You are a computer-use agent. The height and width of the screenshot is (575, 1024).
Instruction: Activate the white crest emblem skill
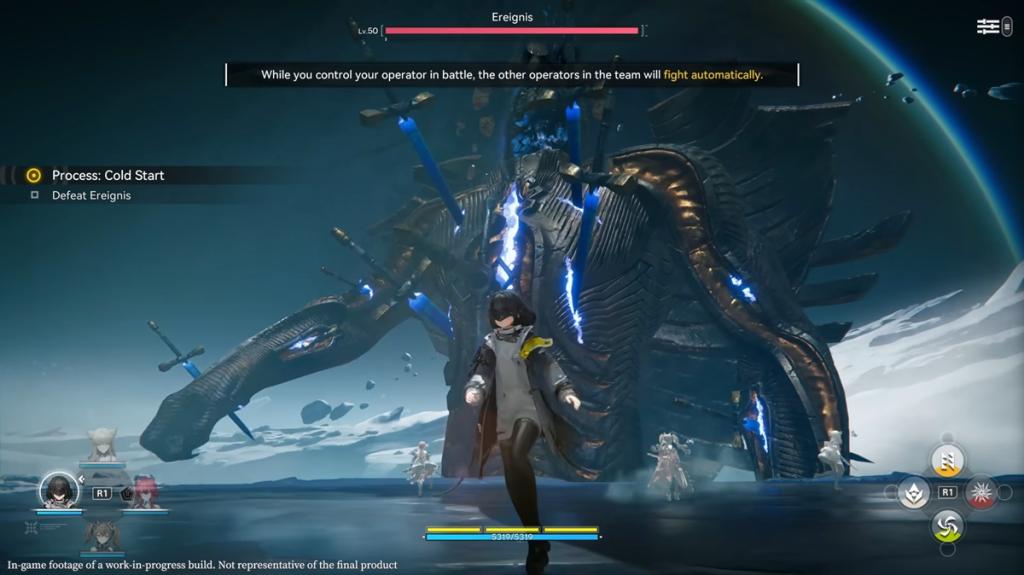tap(913, 492)
